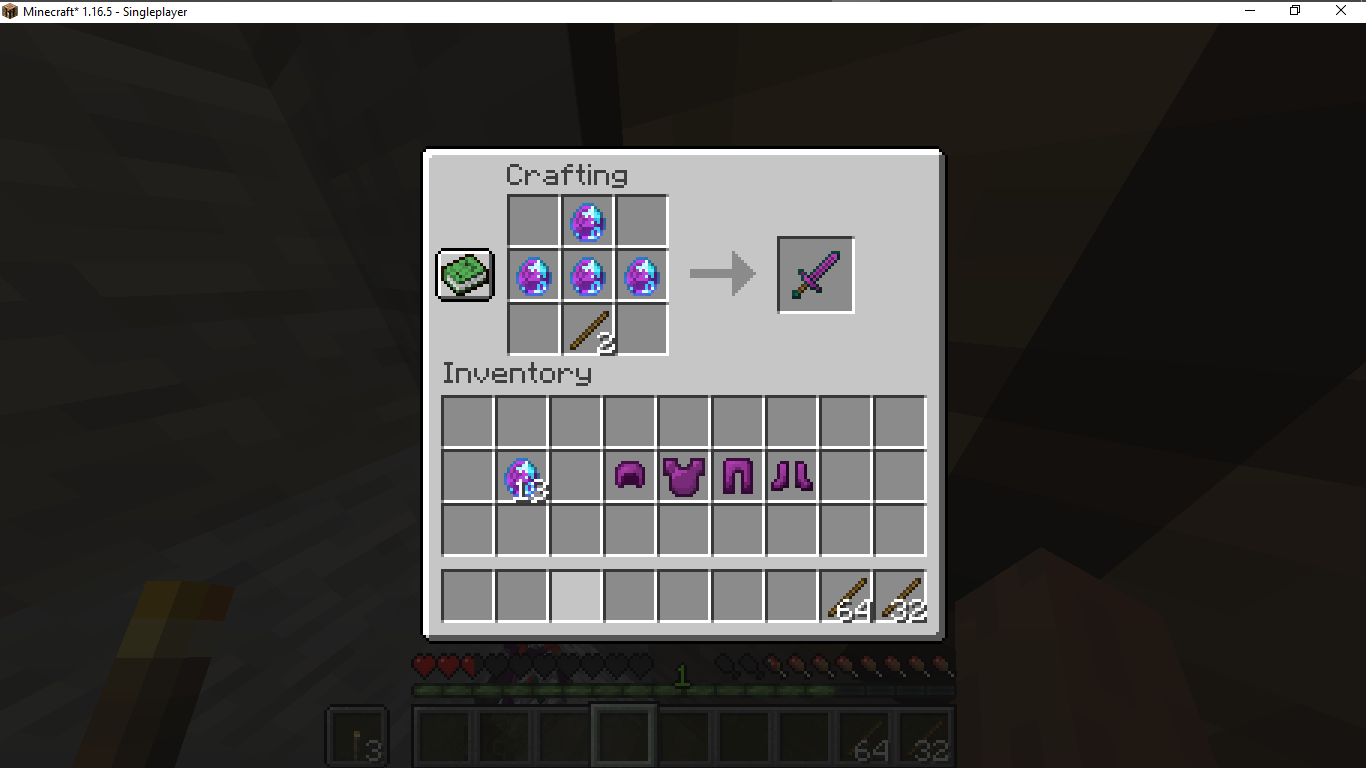Click the Minecraft icon in the title bar
1366x768 pixels.
click(10, 10)
